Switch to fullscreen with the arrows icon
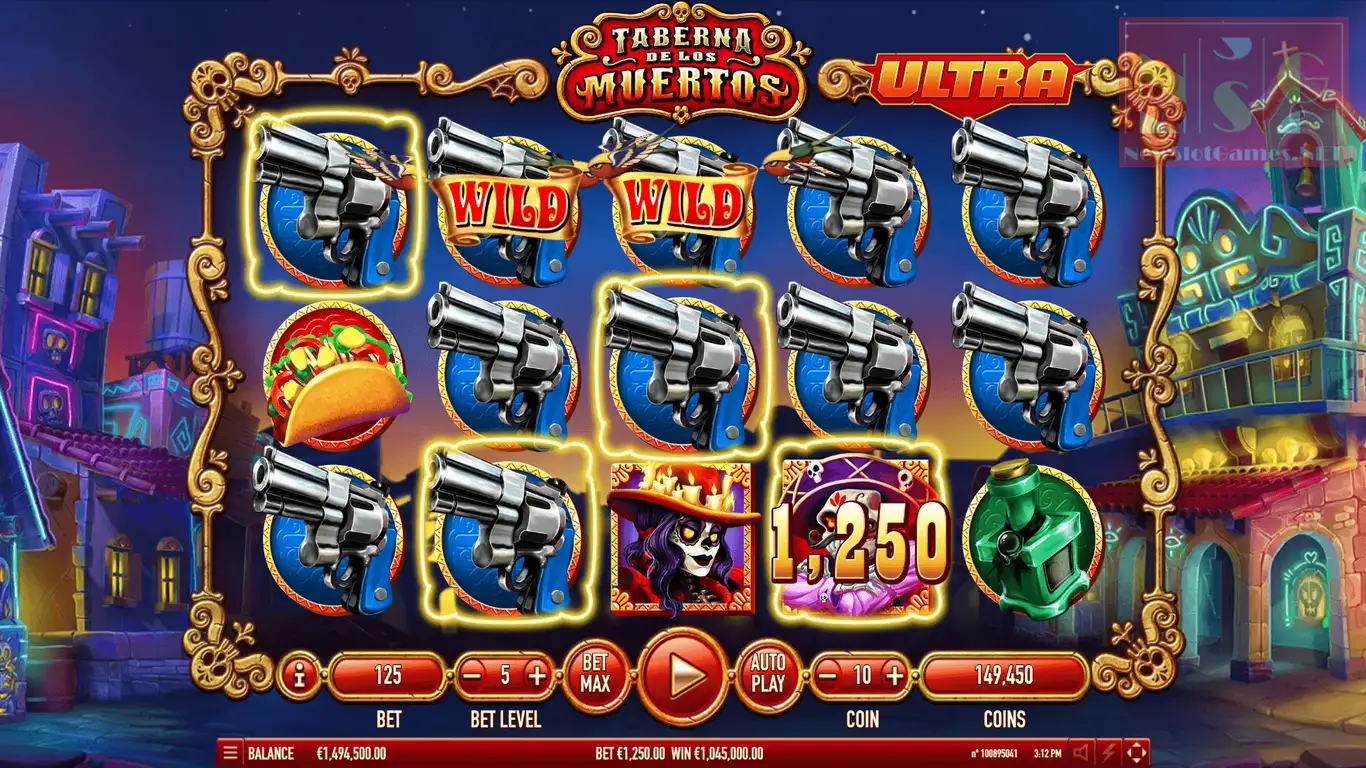1366x768 pixels. click(x=1137, y=753)
